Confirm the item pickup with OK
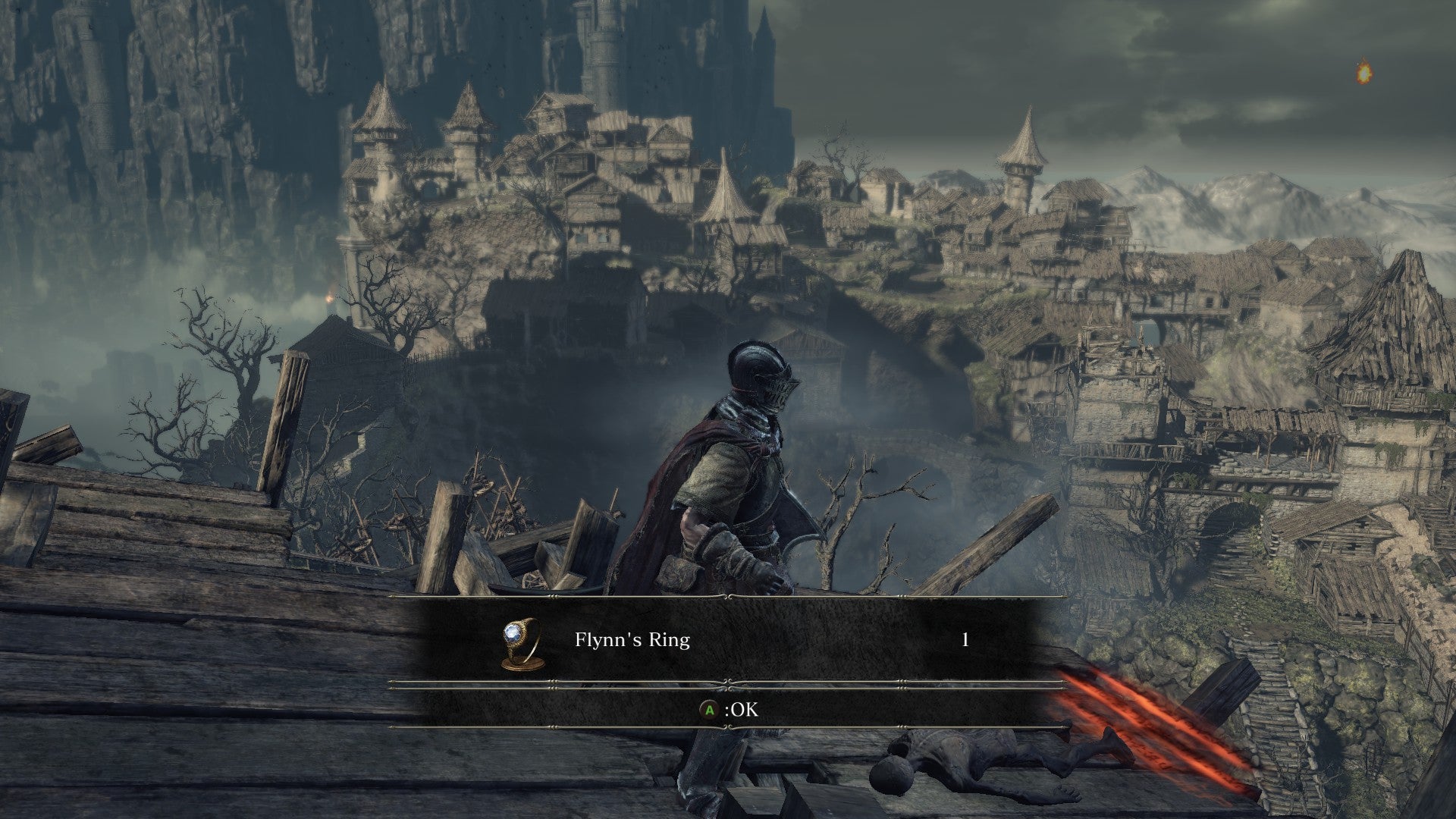Viewport: 1456px width, 819px height. 729,711
